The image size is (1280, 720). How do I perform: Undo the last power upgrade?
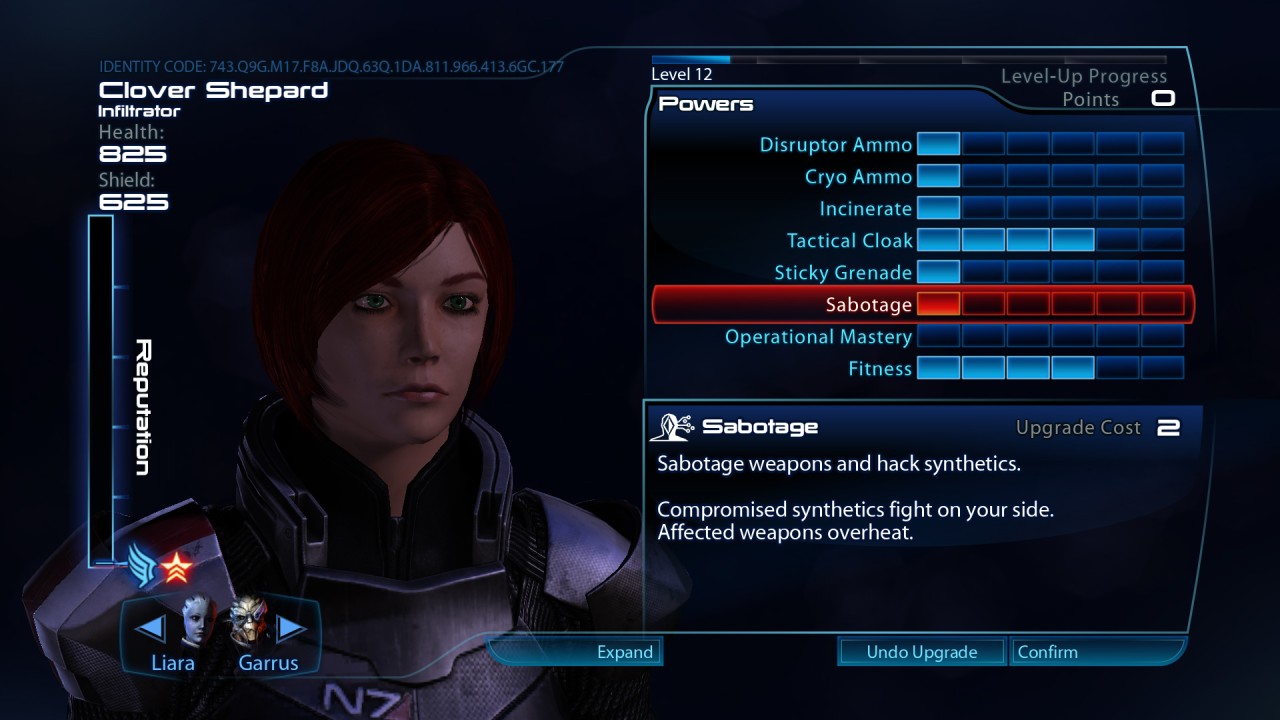click(x=921, y=652)
